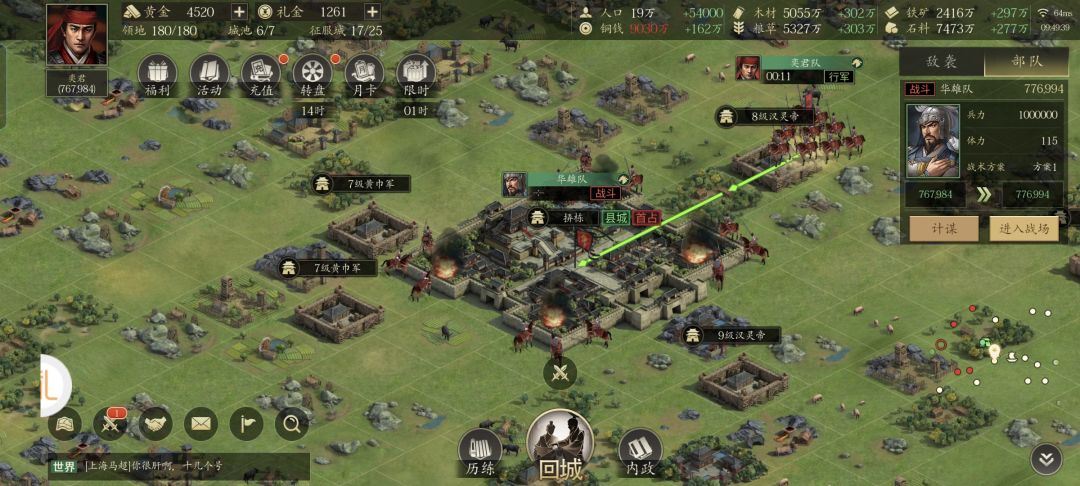Open the 限时 limited-time offer
Image resolution: width=1080 pixels, height=486 pixels.
(416, 73)
